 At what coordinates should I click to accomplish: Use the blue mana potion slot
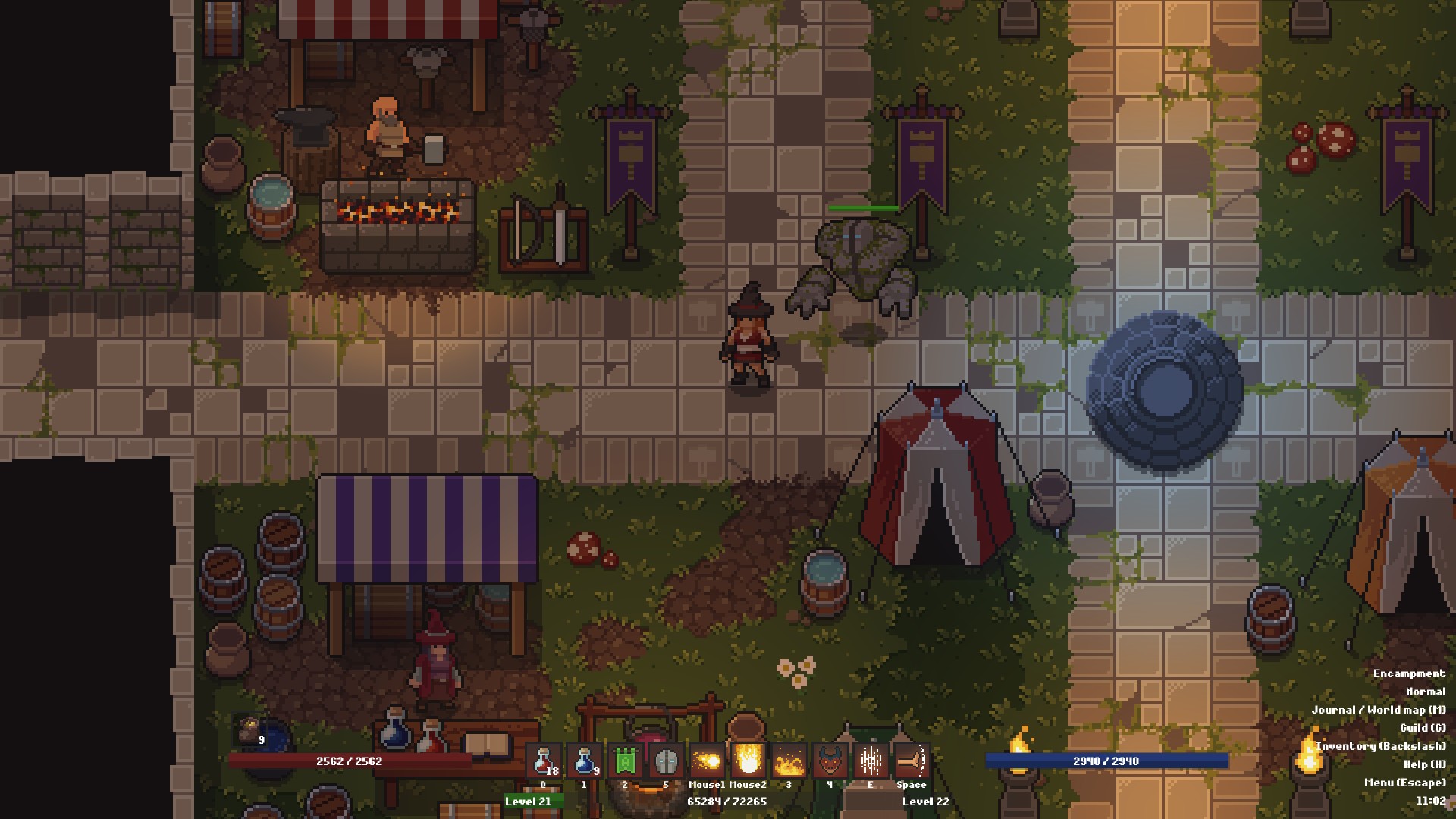coord(584,761)
